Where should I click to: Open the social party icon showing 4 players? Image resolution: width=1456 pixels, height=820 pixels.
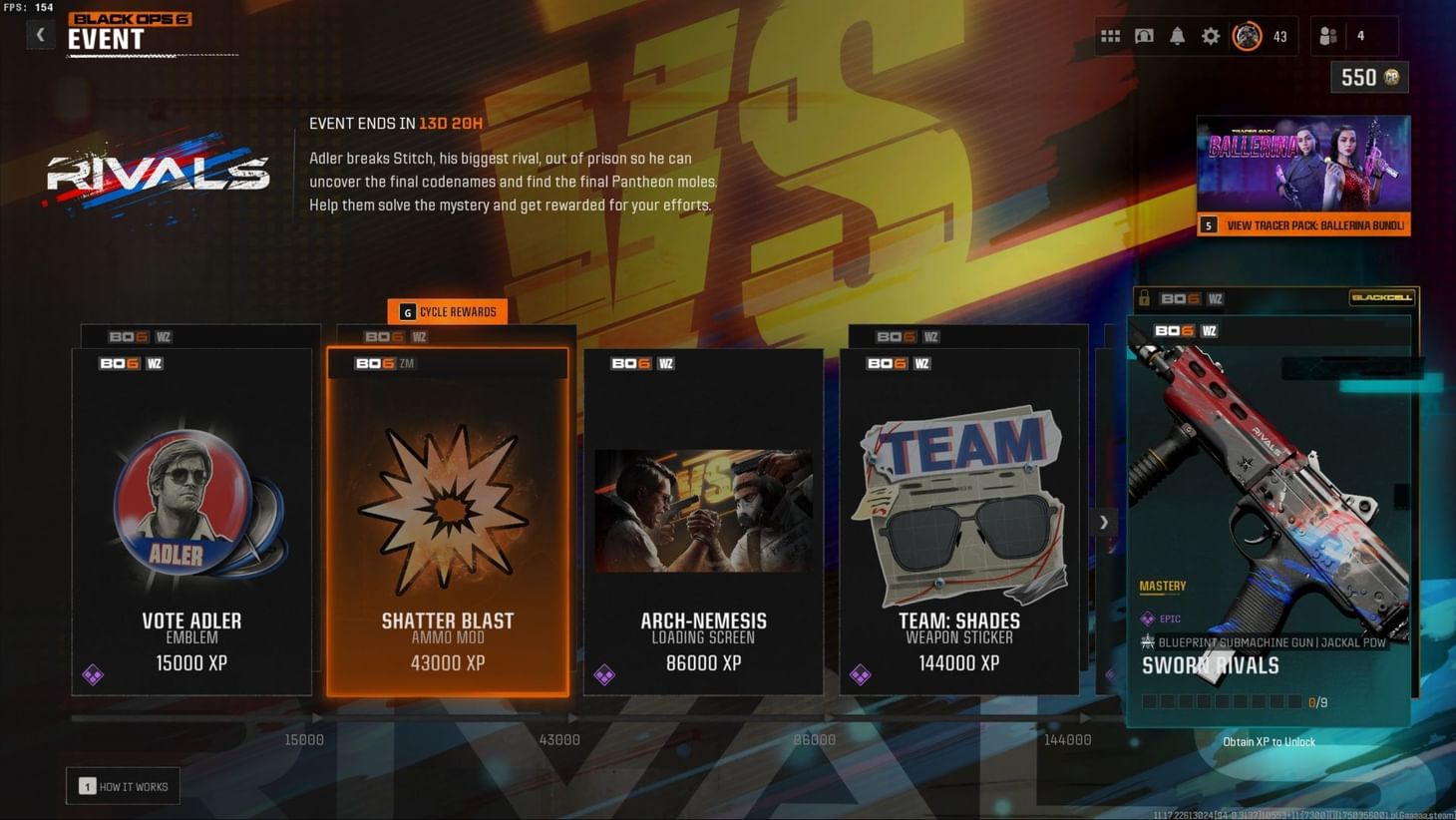coord(1327,36)
